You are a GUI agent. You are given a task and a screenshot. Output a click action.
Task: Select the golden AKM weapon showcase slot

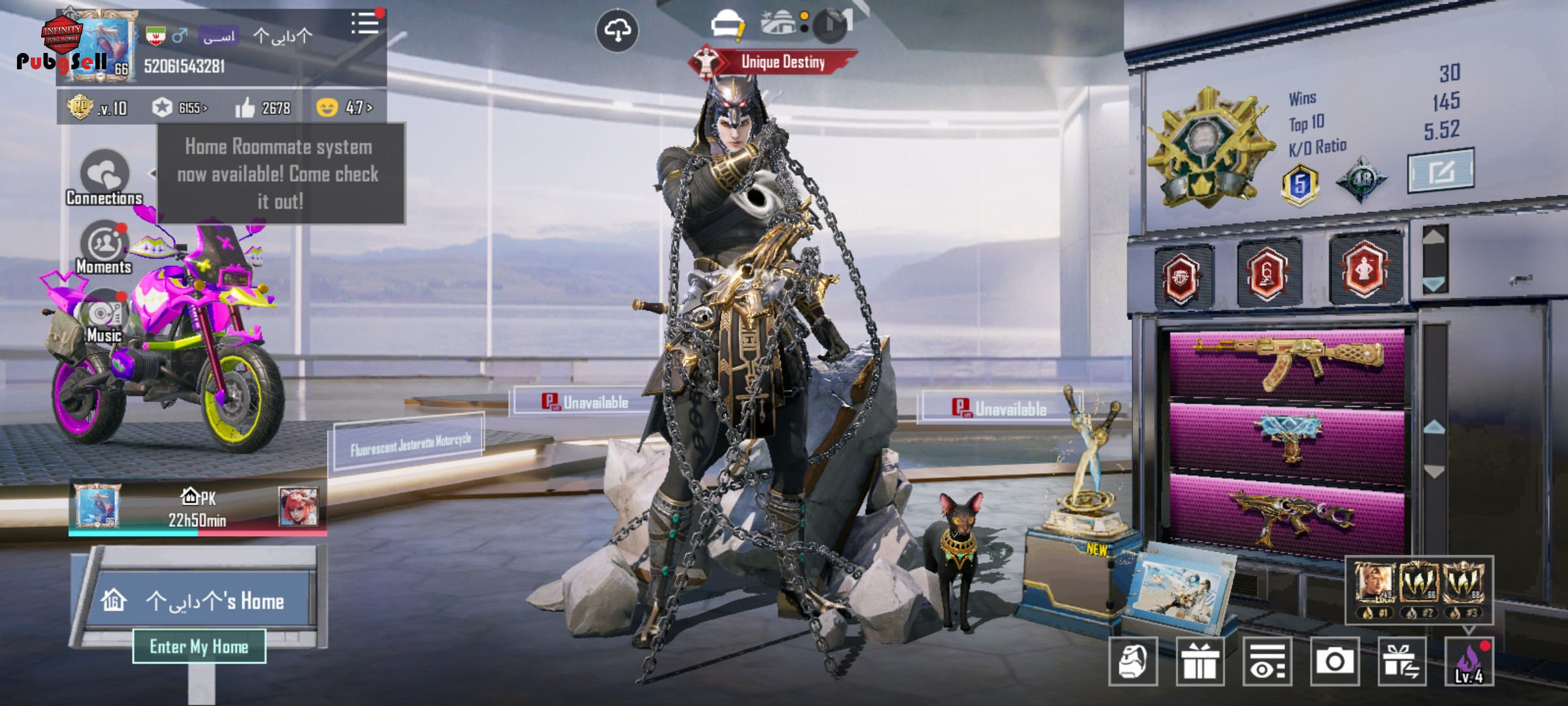pyautogui.click(x=1287, y=363)
